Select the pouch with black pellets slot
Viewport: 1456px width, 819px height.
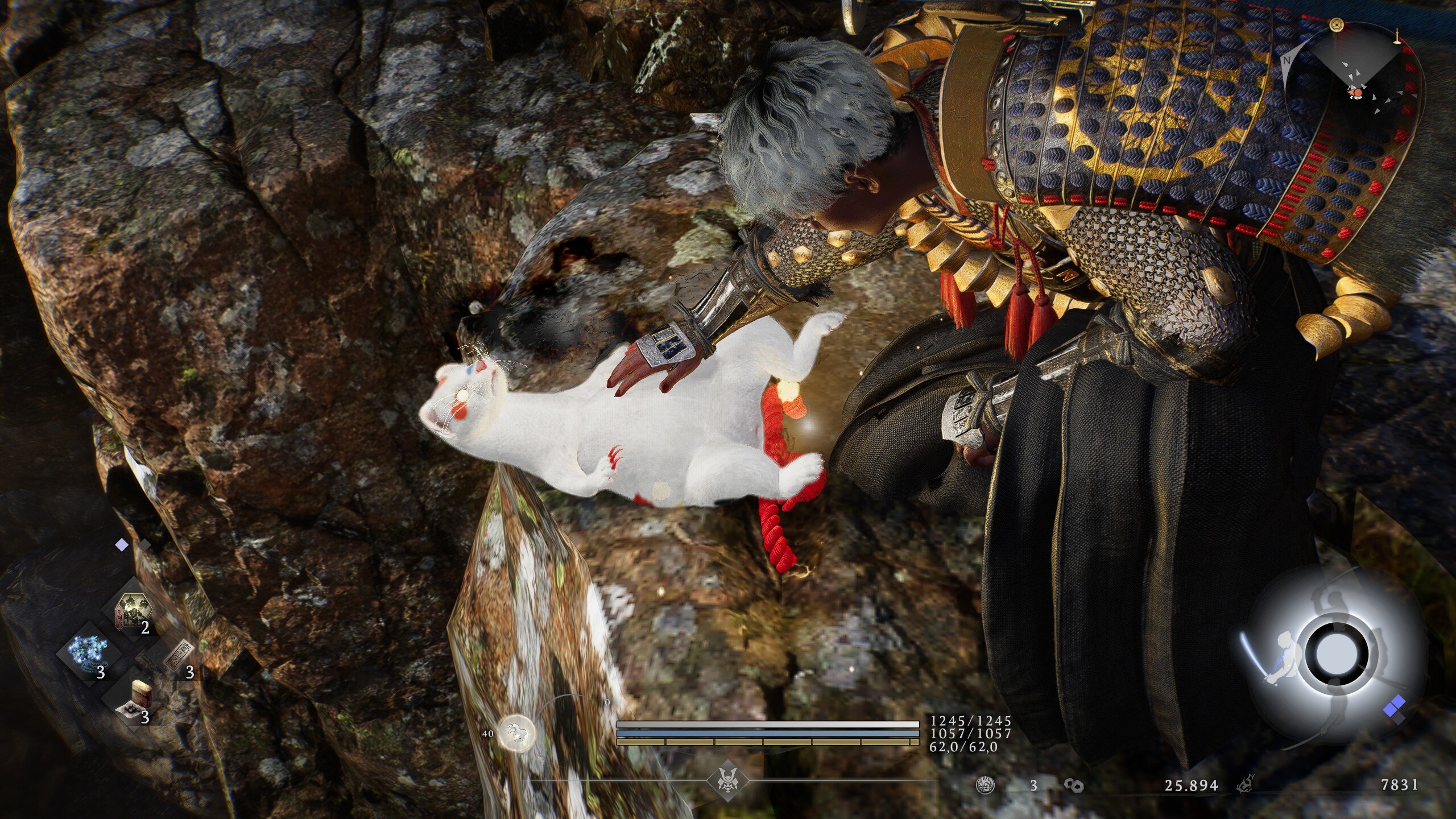point(134,699)
